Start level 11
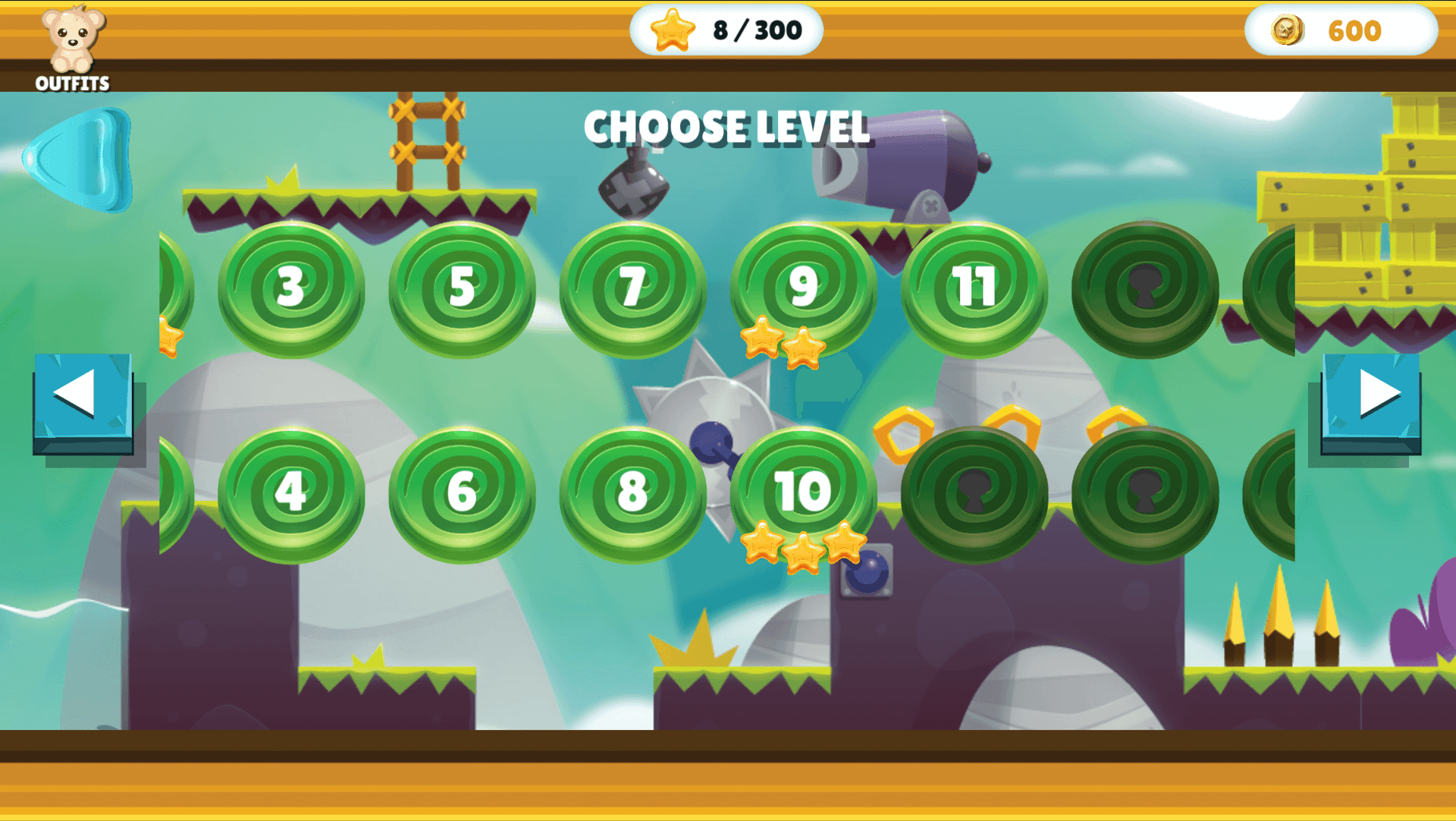Viewport: 1456px width, 821px height. (x=974, y=288)
